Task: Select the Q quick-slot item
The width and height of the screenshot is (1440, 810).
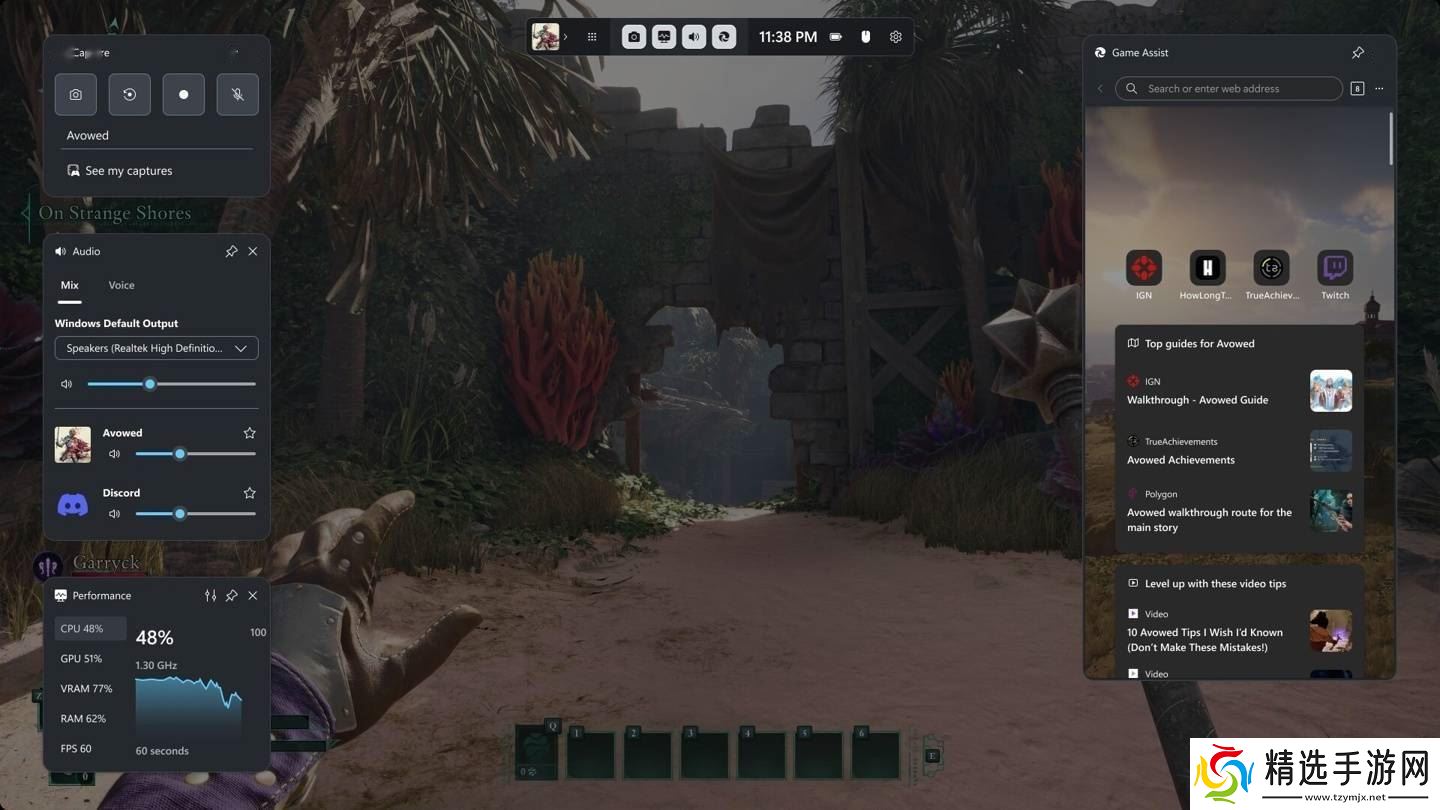Action: pyautogui.click(x=537, y=752)
